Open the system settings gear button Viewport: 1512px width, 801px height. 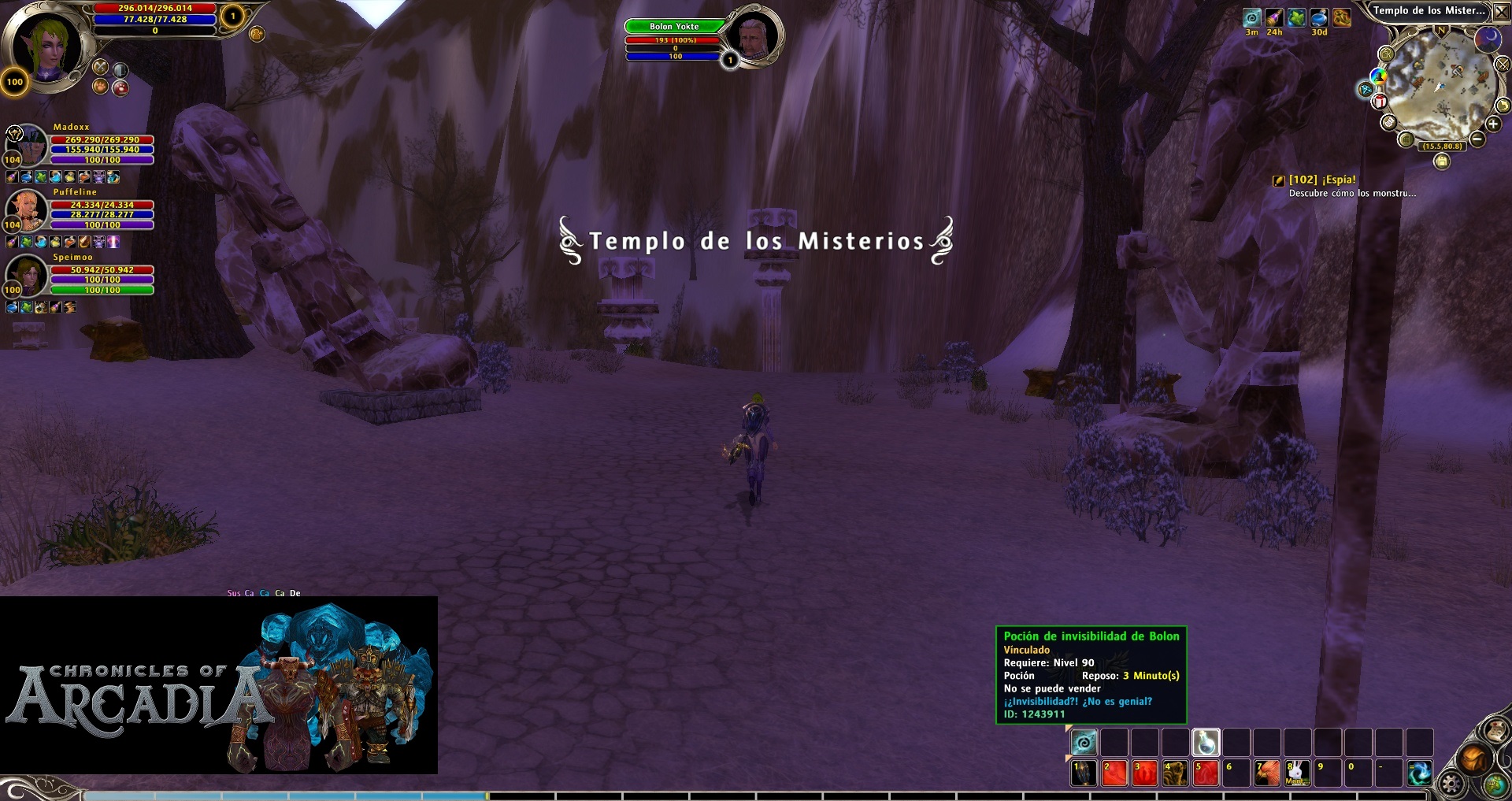click(x=1451, y=784)
